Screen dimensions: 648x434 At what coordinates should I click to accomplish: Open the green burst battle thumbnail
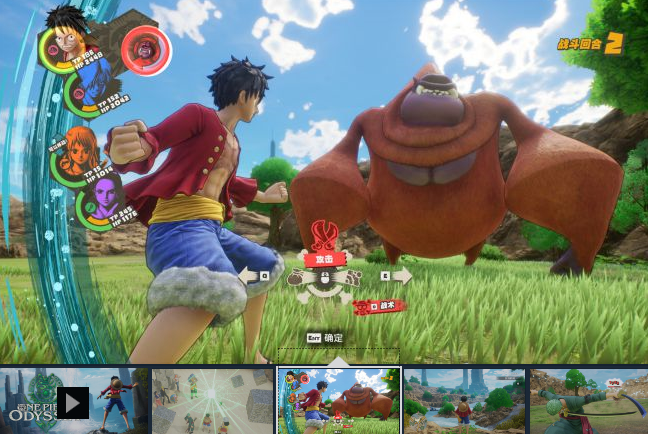pyautogui.click(x=212, y=402)
